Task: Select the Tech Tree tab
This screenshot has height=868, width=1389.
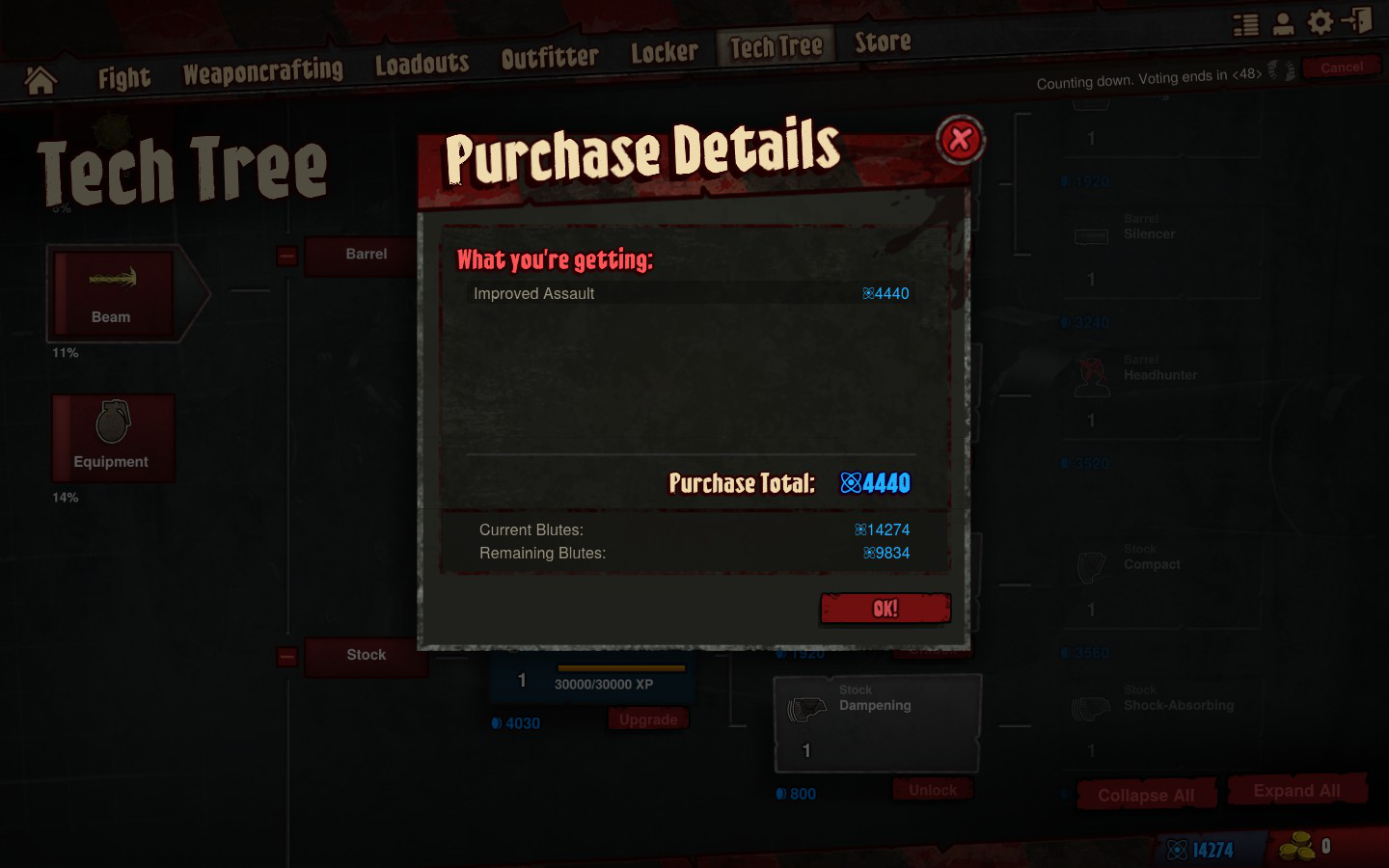Action: 776,46
